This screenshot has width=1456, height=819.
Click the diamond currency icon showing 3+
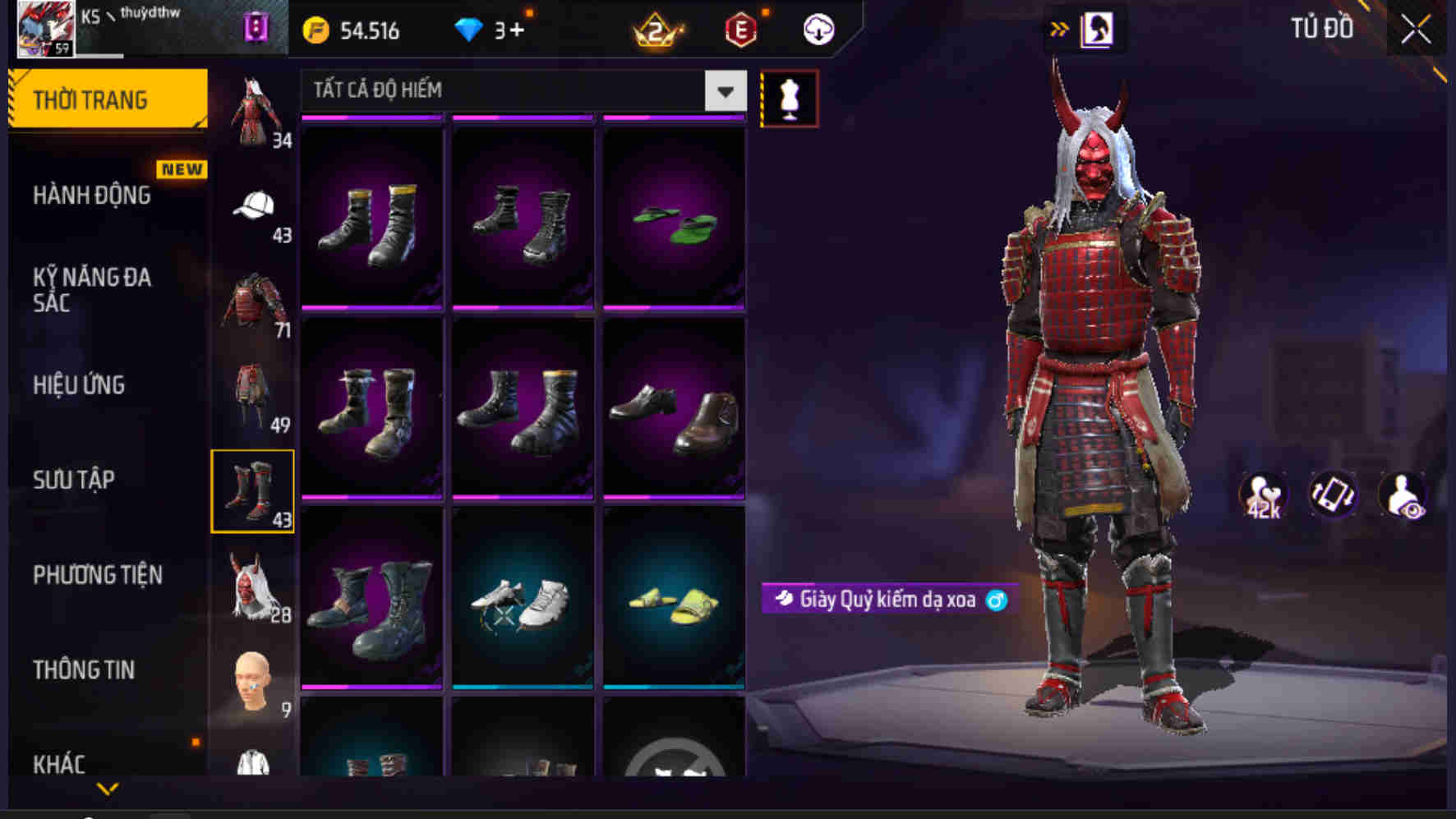(470, 30)
